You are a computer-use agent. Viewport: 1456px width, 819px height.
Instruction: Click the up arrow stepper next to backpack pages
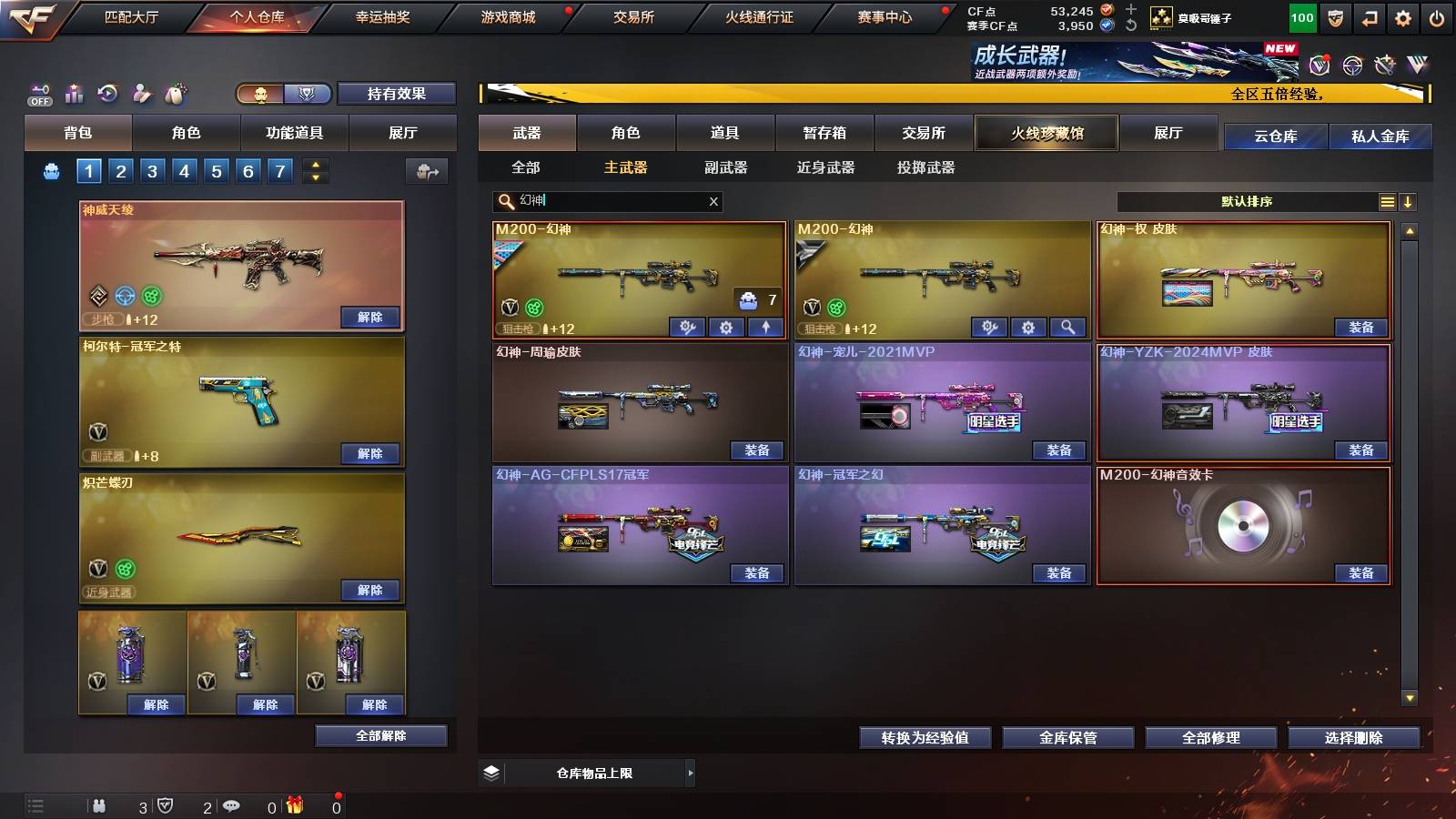click(x=314, y=164)
